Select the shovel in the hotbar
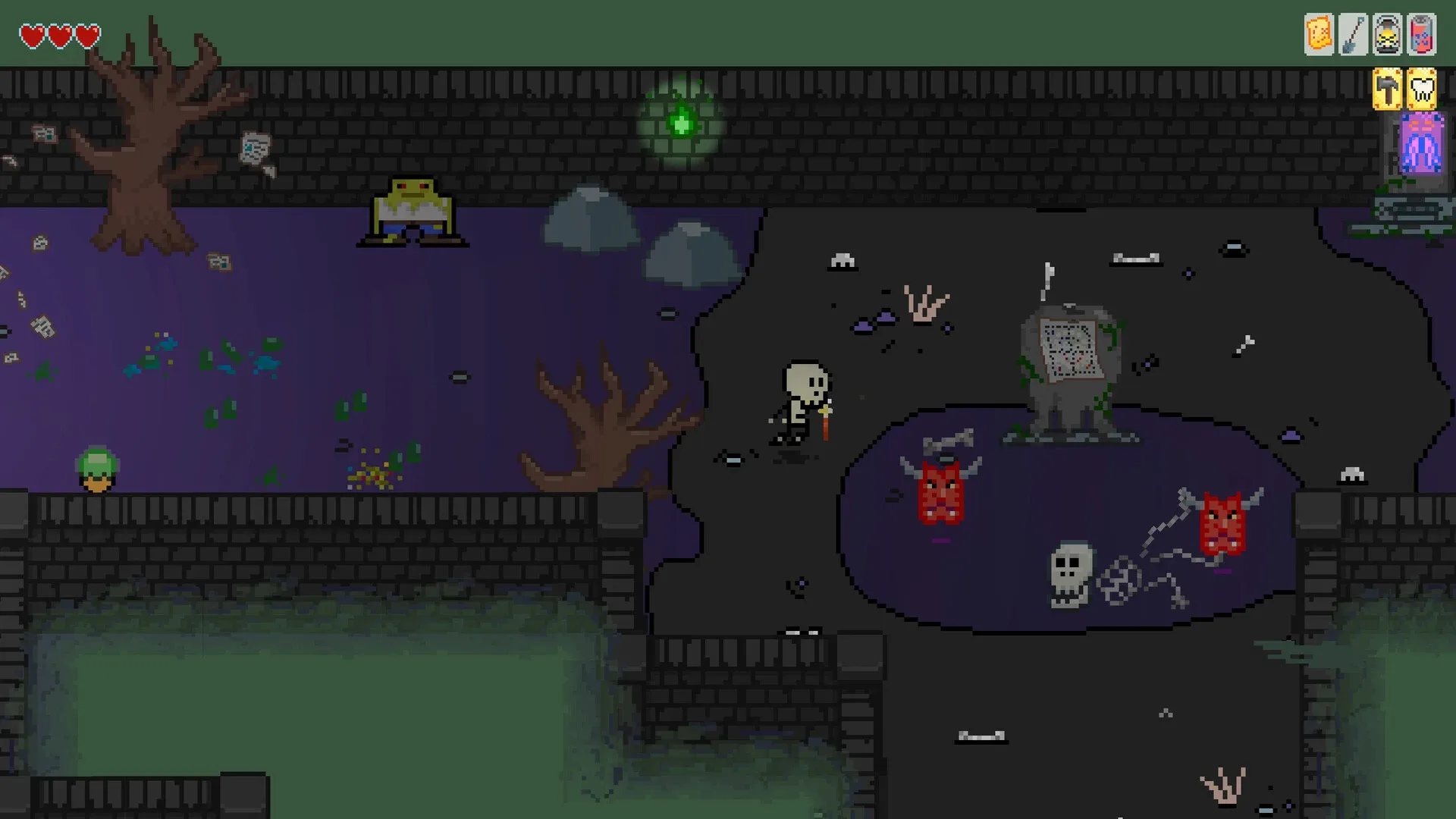The width and height of the screenshot is (1456, 819). tap(1352, 32)
